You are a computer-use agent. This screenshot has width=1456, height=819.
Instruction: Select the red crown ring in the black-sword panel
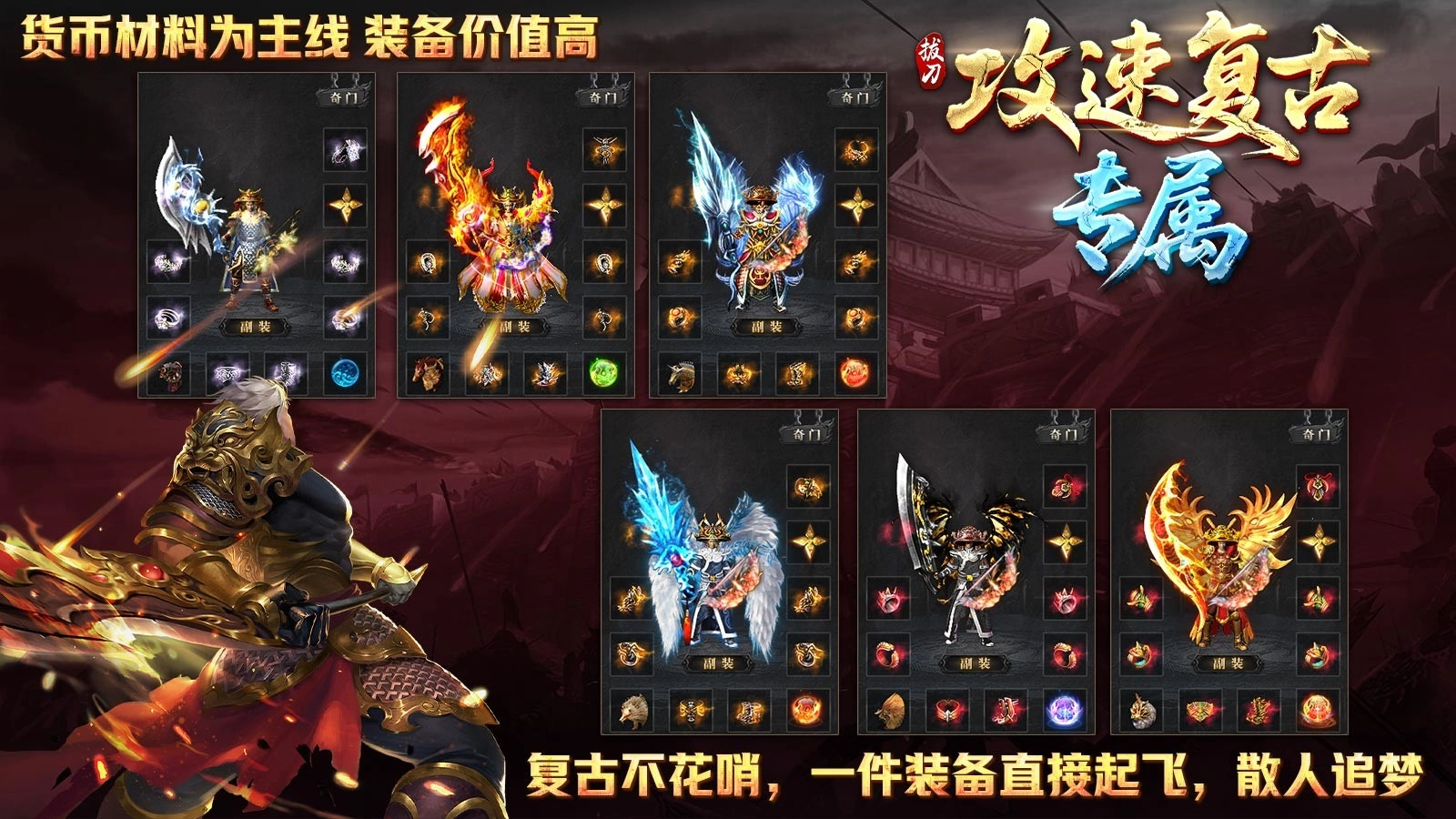[x=887, y=599]
